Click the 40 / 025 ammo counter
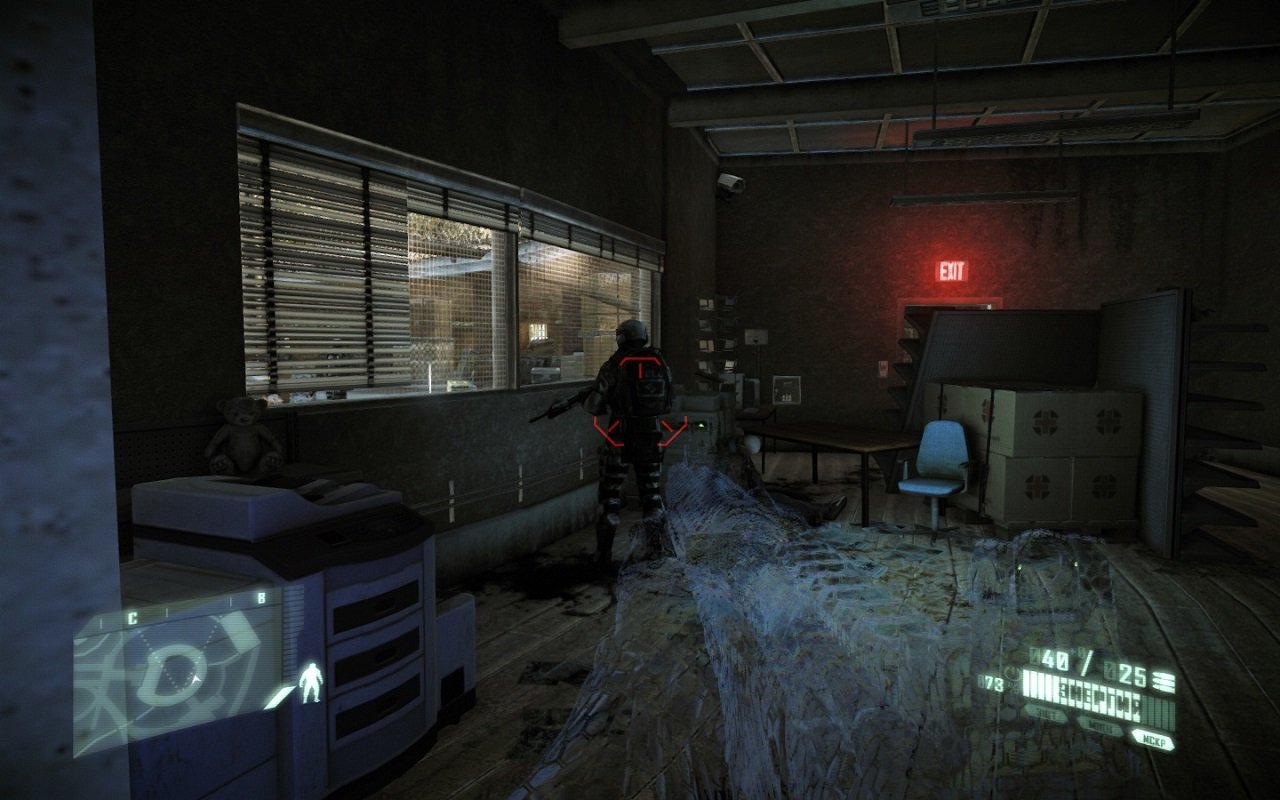 coord(1088,662)
